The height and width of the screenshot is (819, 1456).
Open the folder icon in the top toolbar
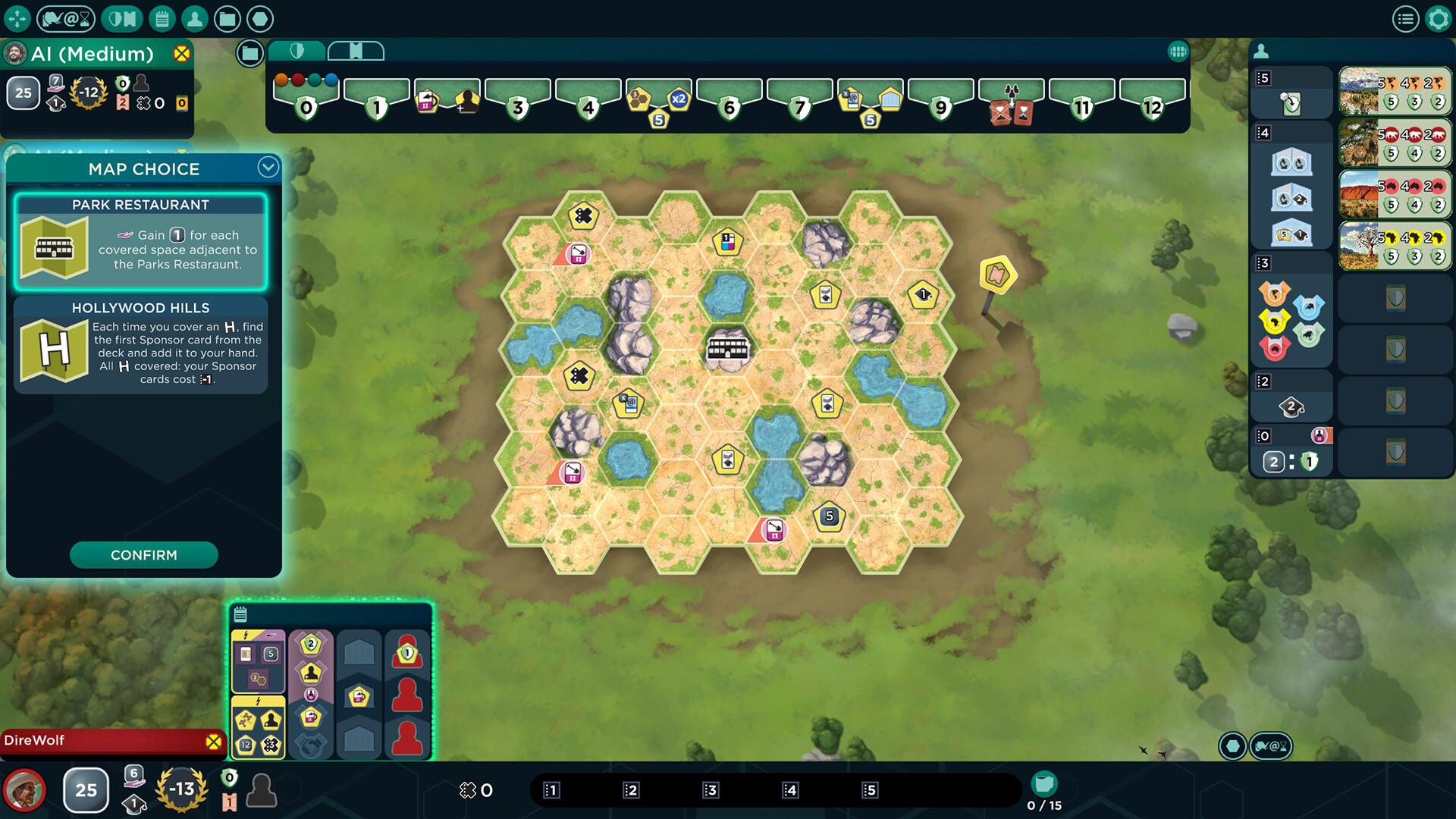(x=227, y=18)
